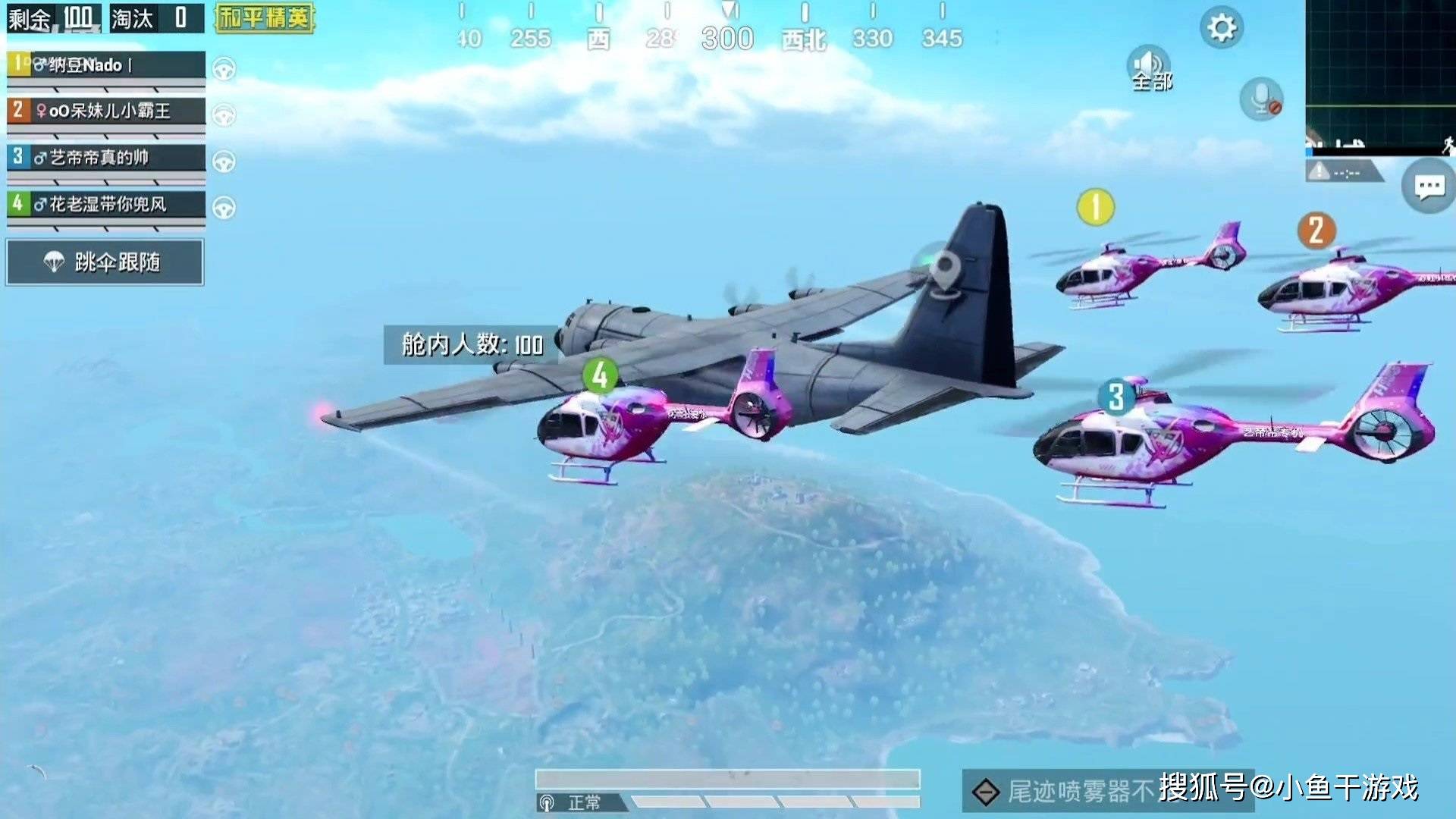Open the chat message bubble button
The width and height of the screenshot is (1456, 819).
click(x=1429, y=187)
